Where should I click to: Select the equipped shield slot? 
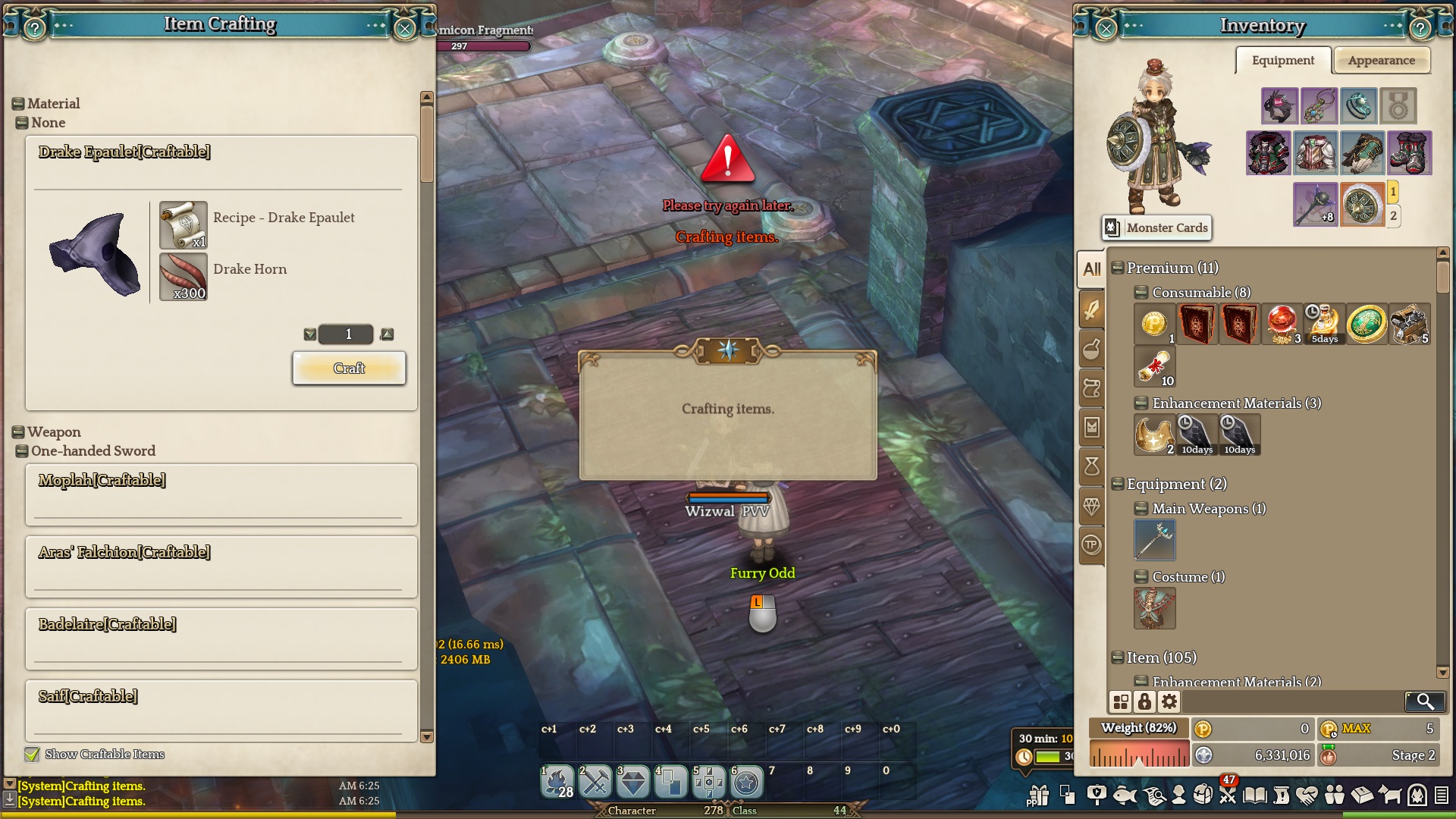1362,205
